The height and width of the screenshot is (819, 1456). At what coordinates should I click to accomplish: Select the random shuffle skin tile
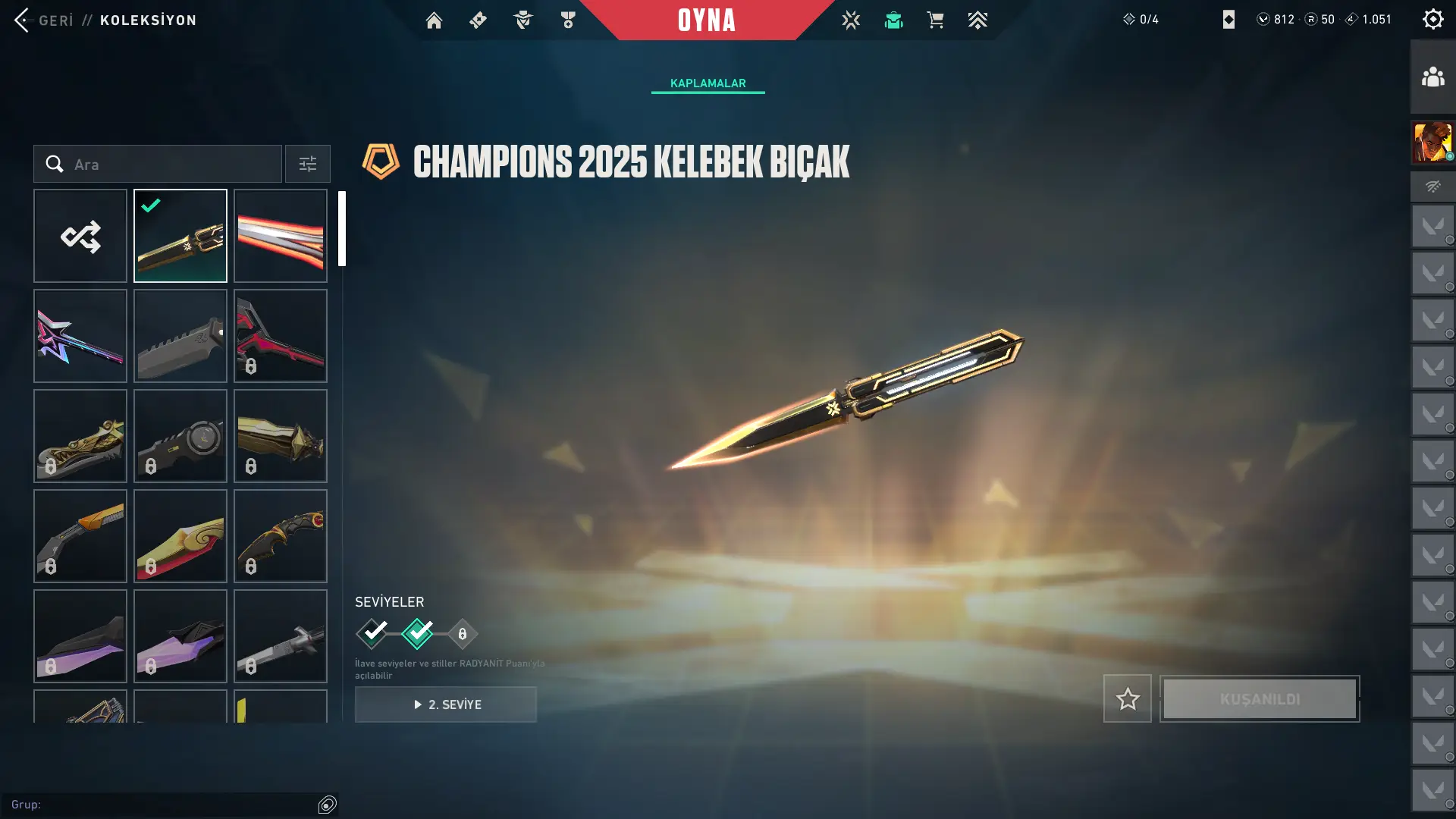coord(80,236)
